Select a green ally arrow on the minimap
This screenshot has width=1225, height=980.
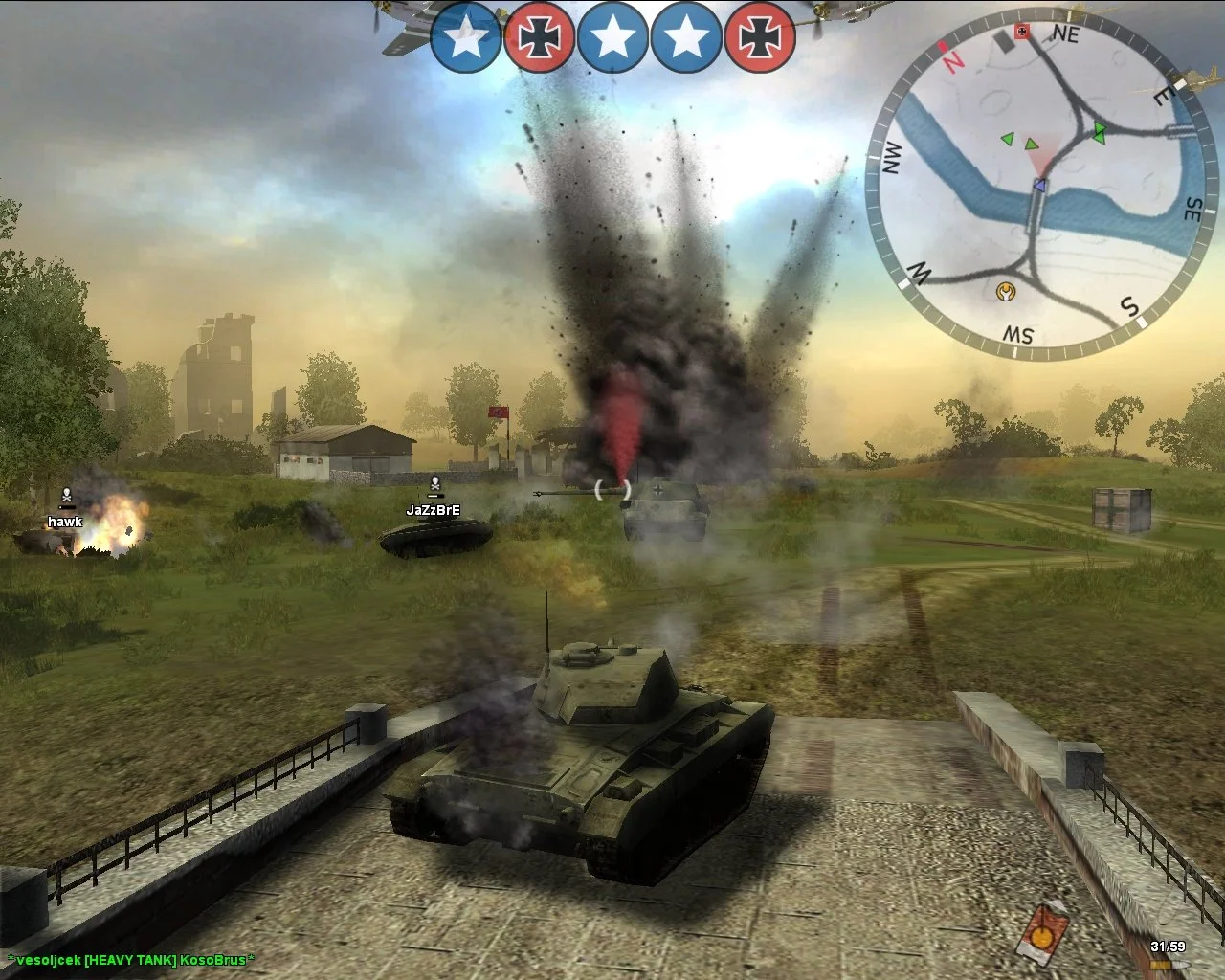point(1007,139)
